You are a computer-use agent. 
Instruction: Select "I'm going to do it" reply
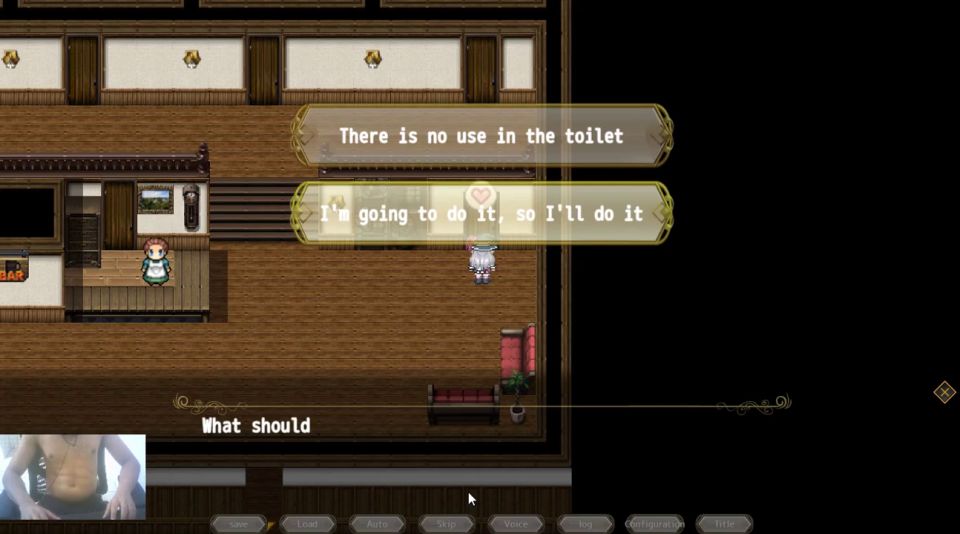481,213
